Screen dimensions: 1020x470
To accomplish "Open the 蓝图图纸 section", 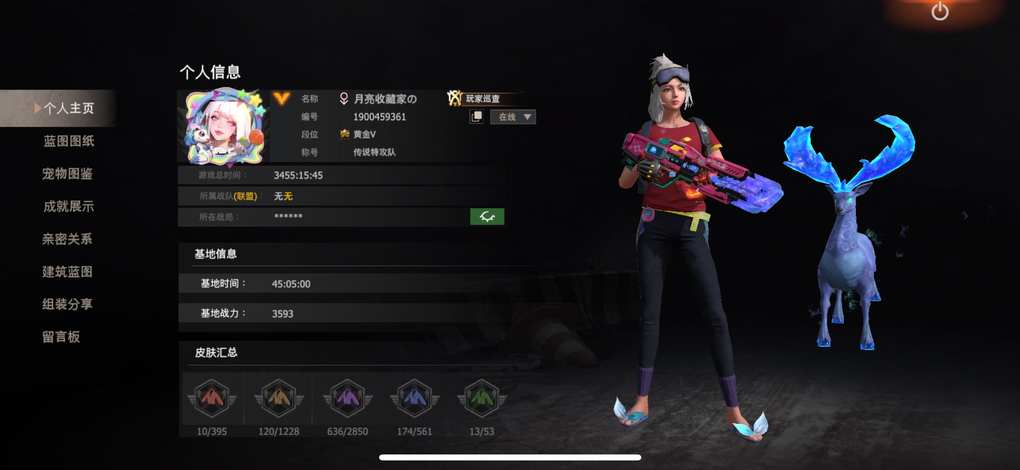I will point(68,141).
